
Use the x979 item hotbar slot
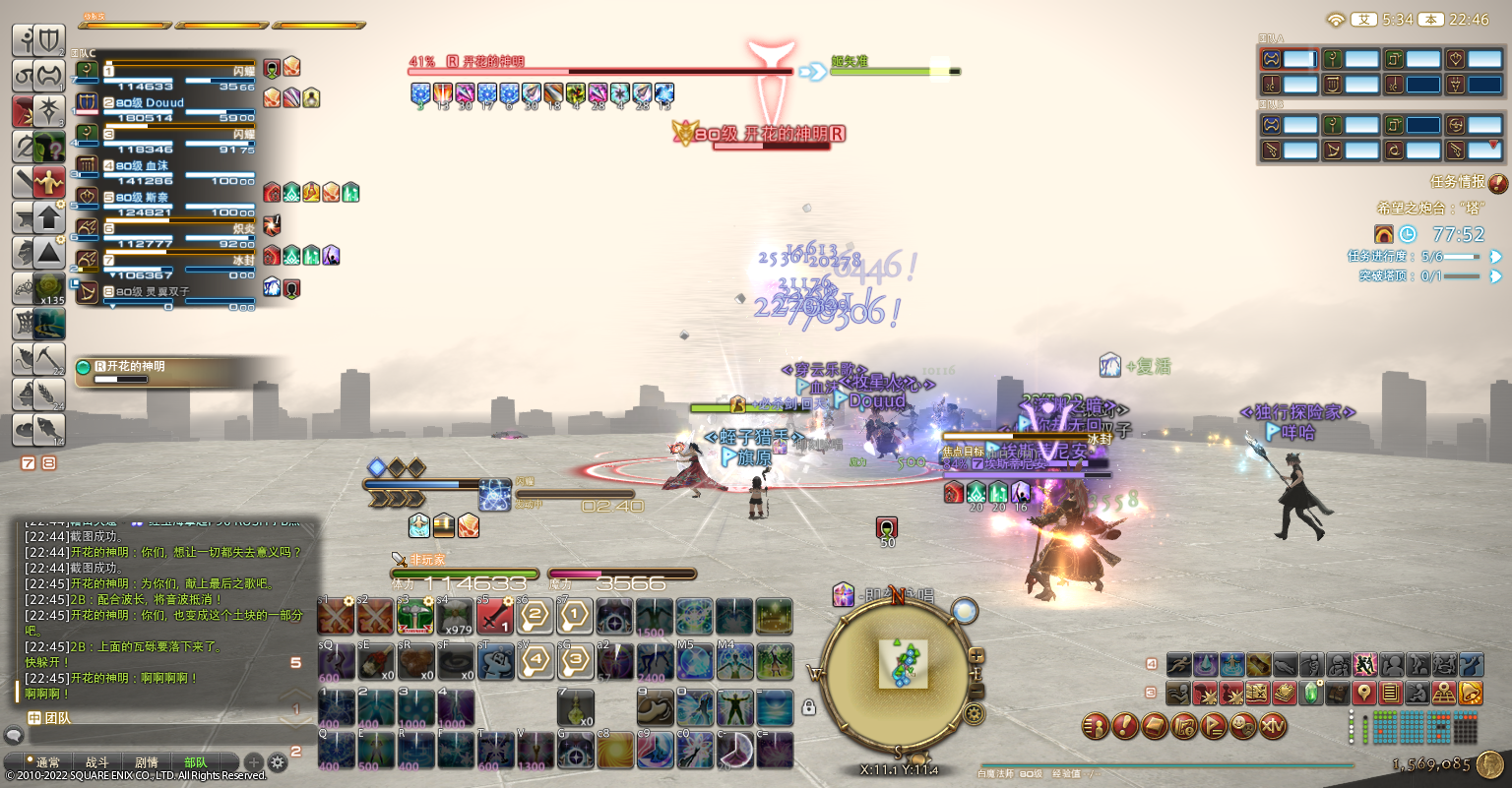coord(456,616)
